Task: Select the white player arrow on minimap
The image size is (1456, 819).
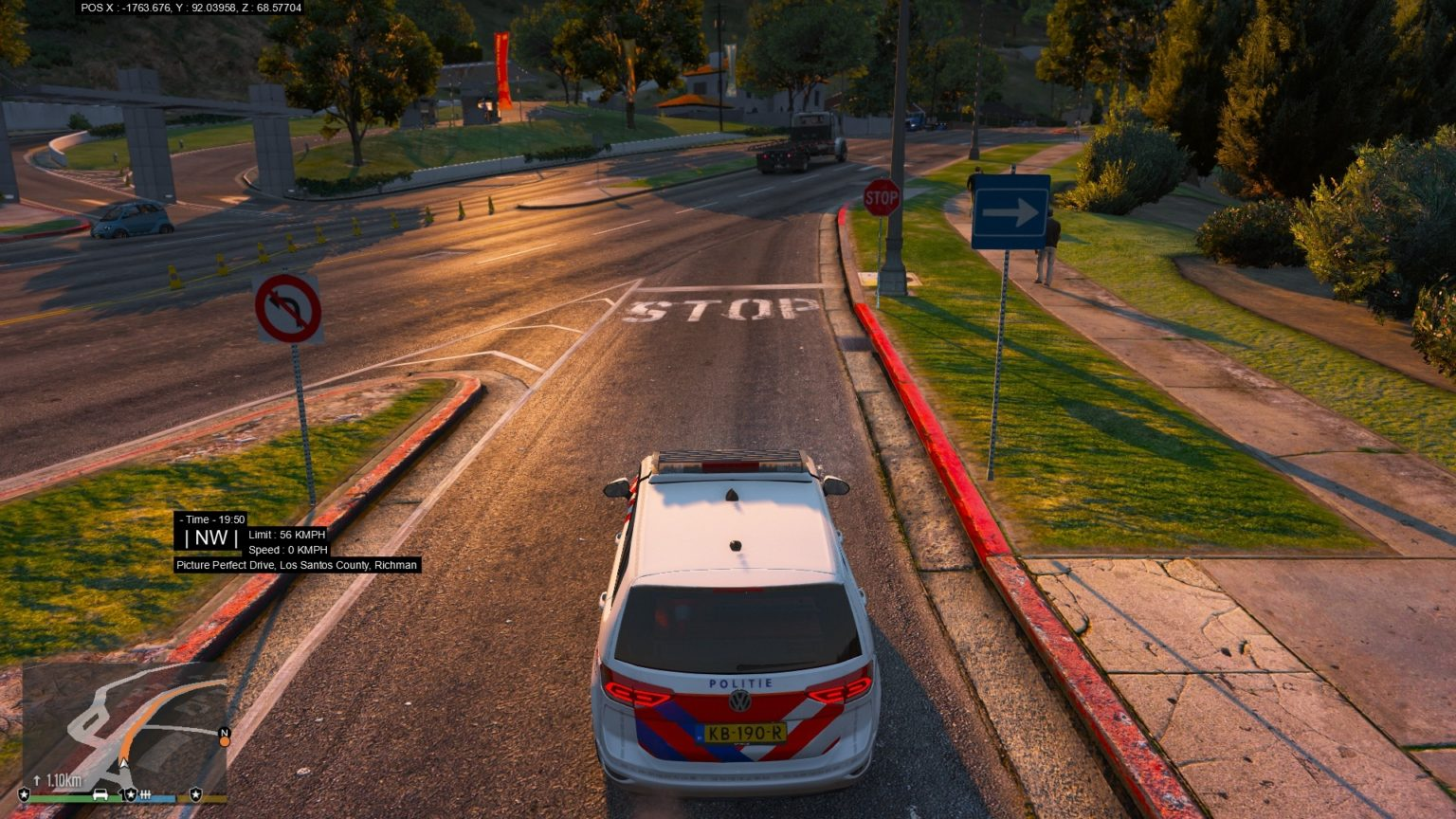Action: 124,762
